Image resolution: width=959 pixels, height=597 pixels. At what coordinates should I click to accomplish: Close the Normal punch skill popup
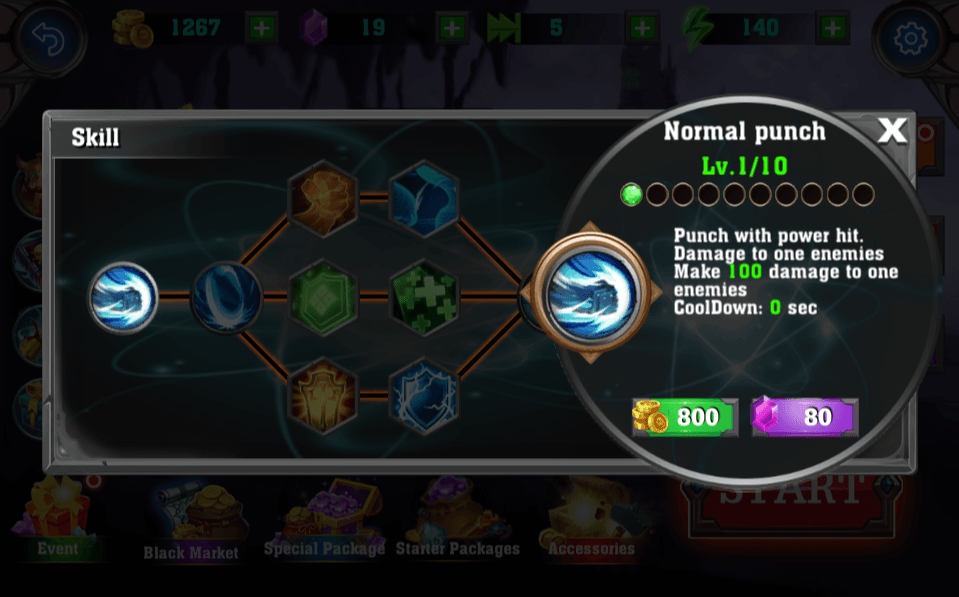(x=891, y=130)
